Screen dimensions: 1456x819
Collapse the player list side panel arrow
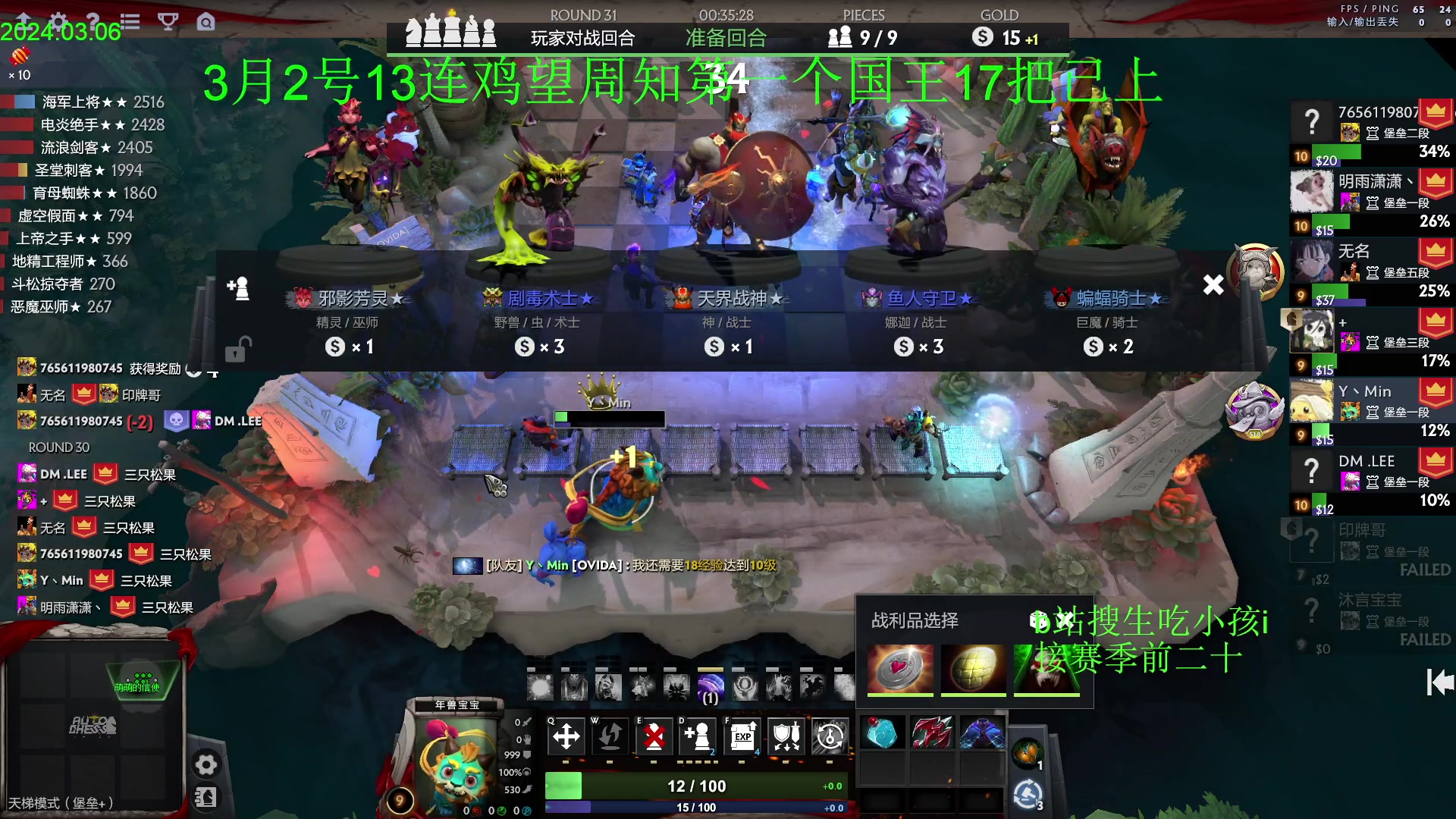(x=1439, y=682)
